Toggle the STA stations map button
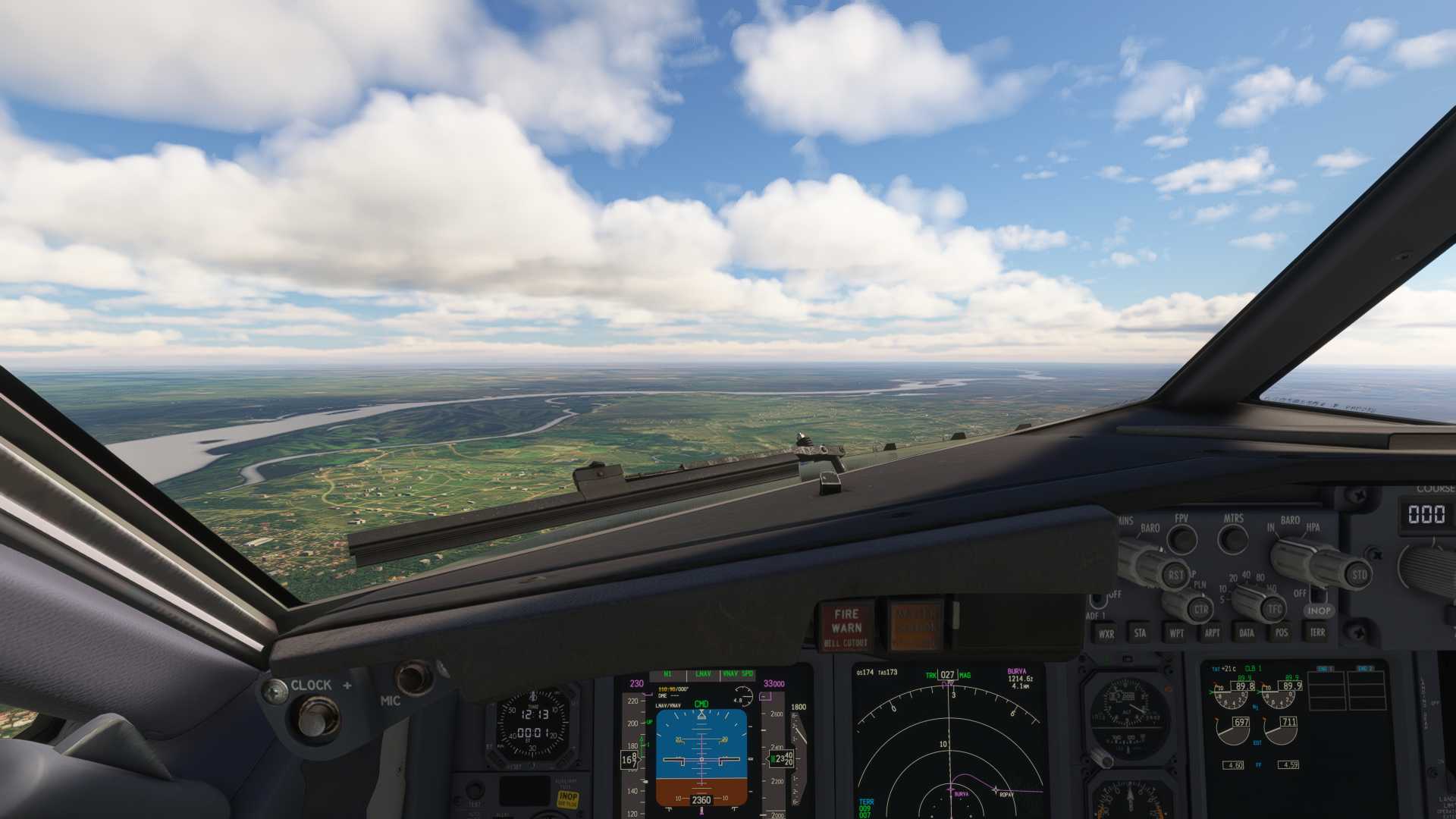1456x819 pixels. pos(1140,633)
